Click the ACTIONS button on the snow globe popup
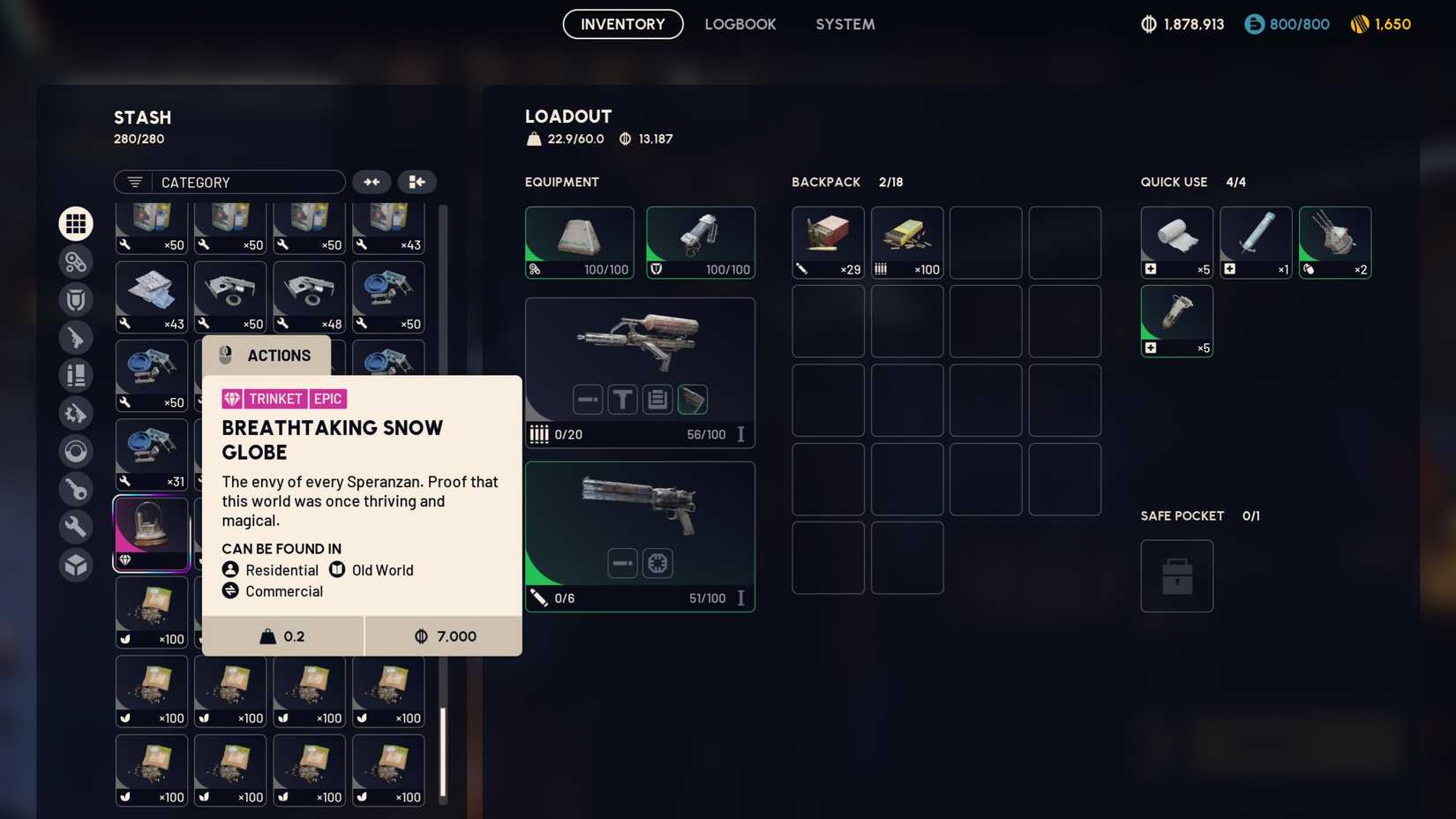The height and width of the screenshot is (819, 1456). point(266,355)
